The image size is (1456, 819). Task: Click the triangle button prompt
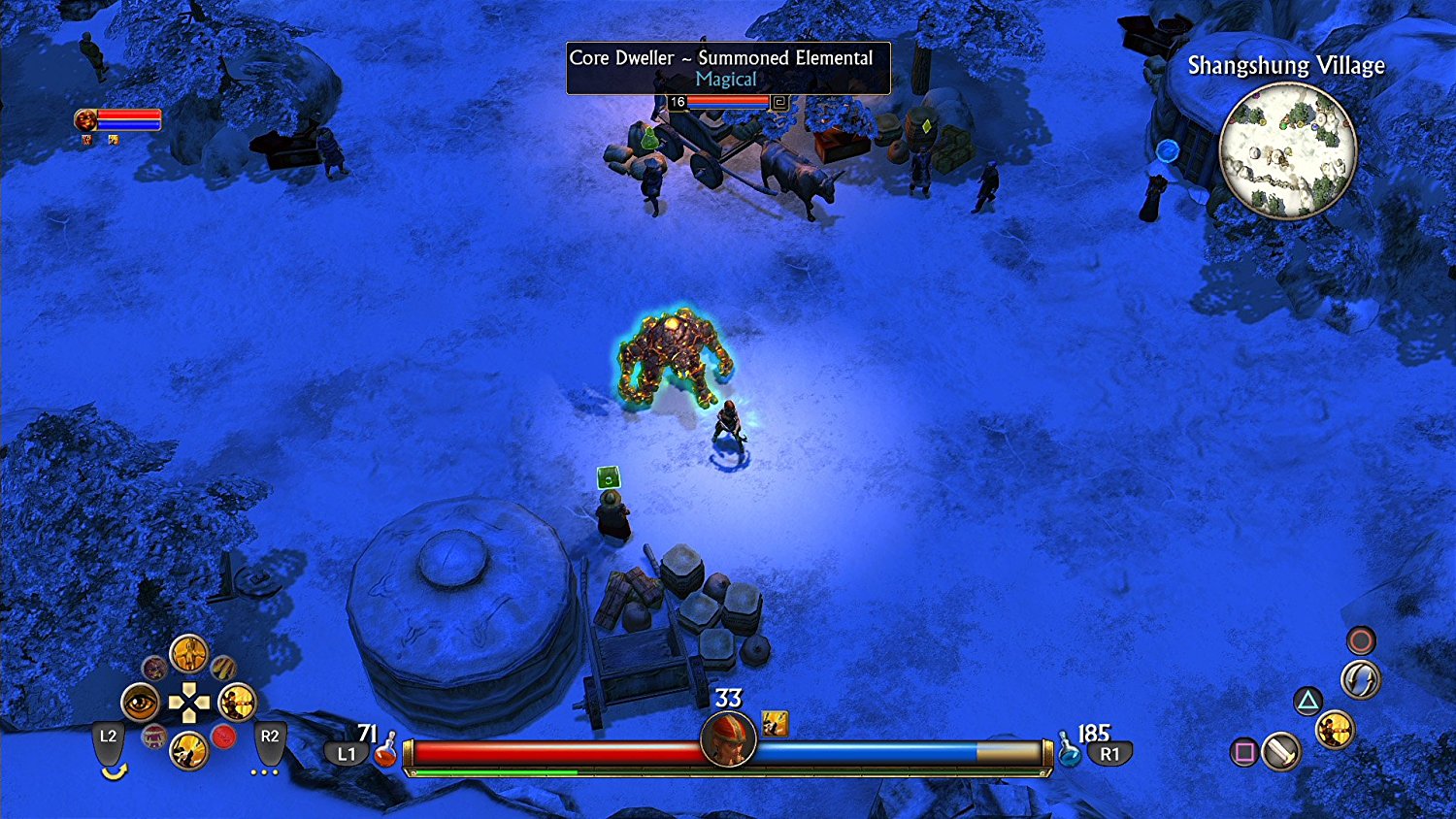tap(1307, 700)
